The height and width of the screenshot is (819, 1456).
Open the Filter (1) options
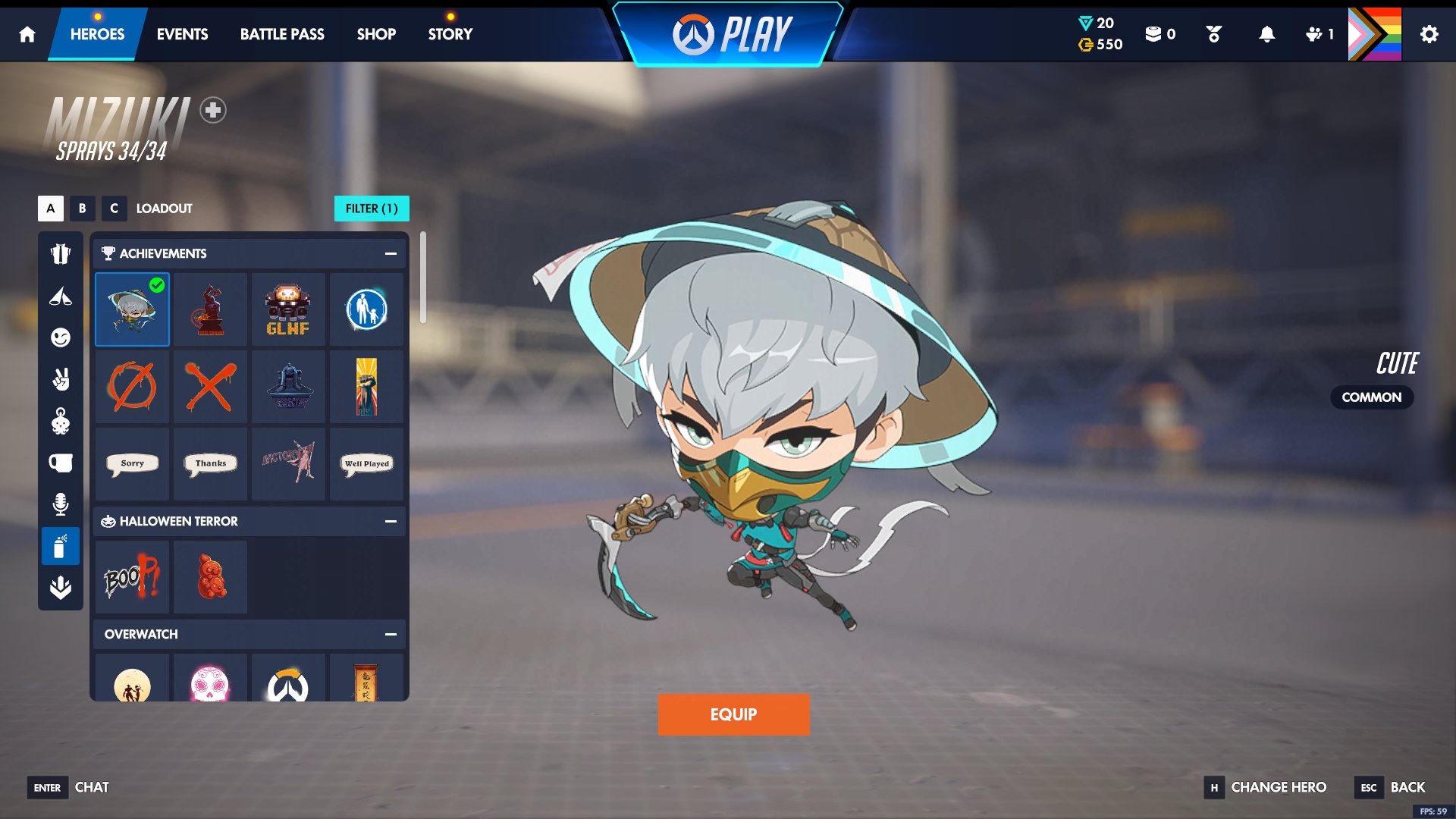coord(372,209)
